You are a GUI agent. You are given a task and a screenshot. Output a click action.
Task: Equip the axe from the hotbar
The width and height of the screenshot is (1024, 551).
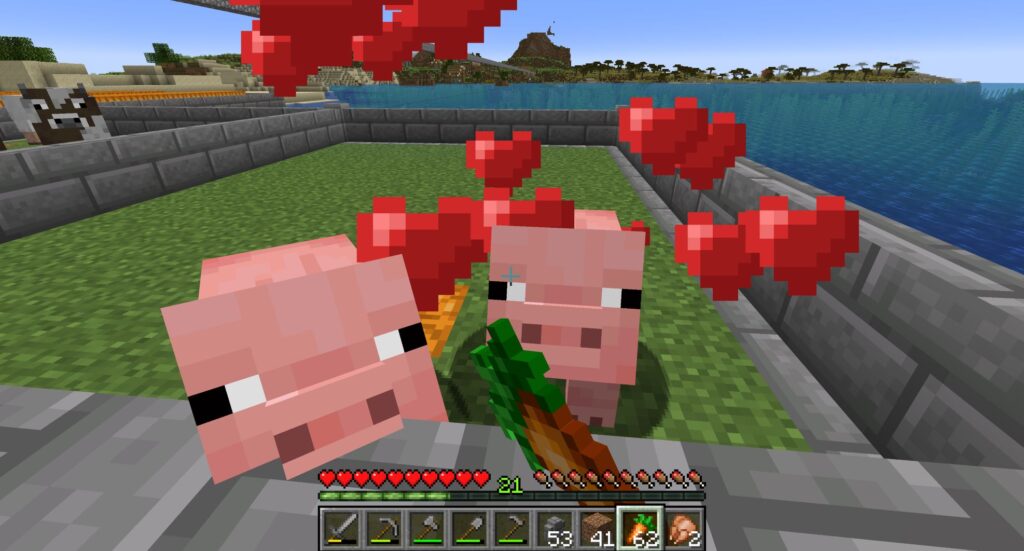click(x=425, y=527)
